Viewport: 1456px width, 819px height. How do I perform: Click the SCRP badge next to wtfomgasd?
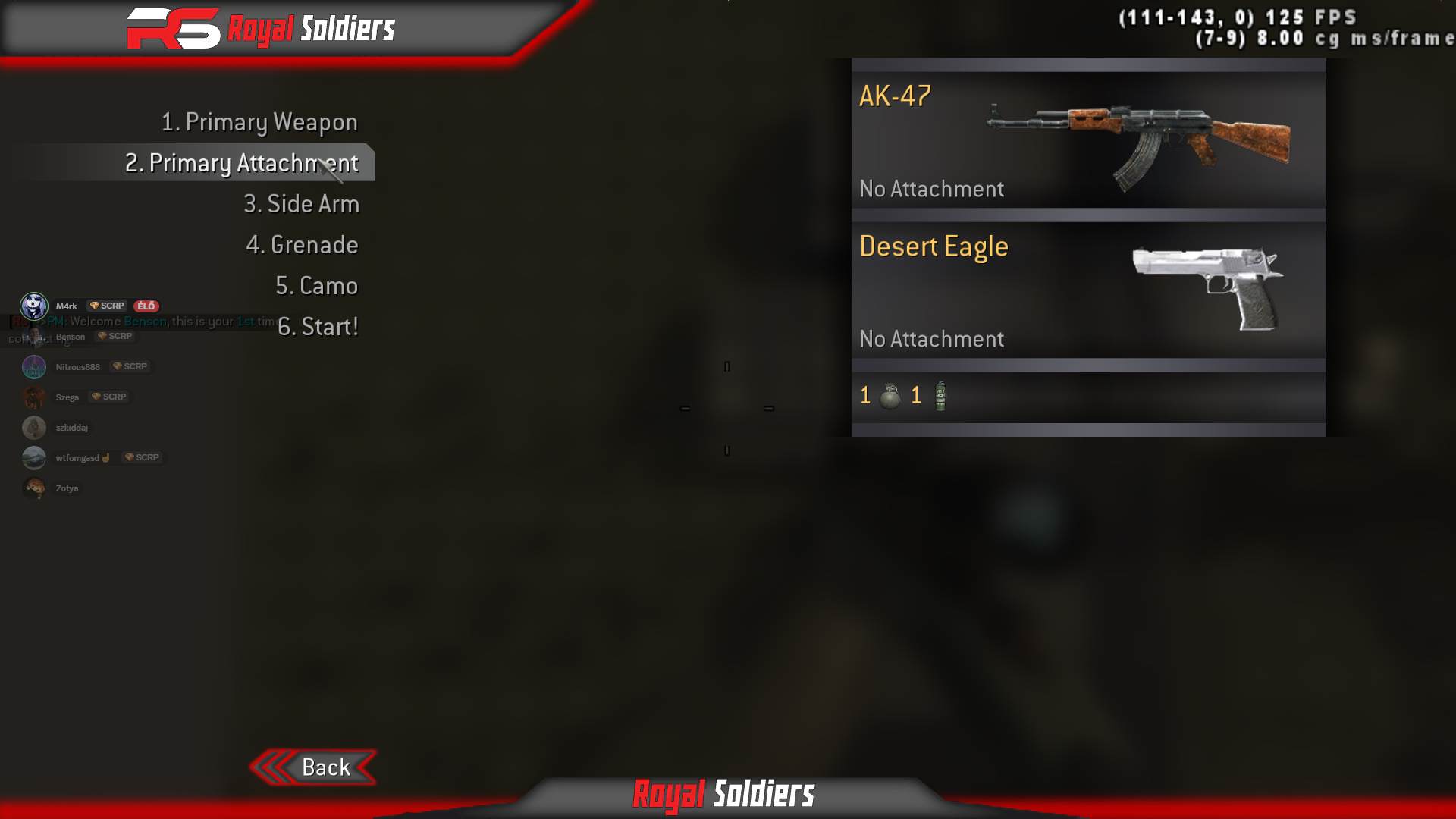(143, 457)
